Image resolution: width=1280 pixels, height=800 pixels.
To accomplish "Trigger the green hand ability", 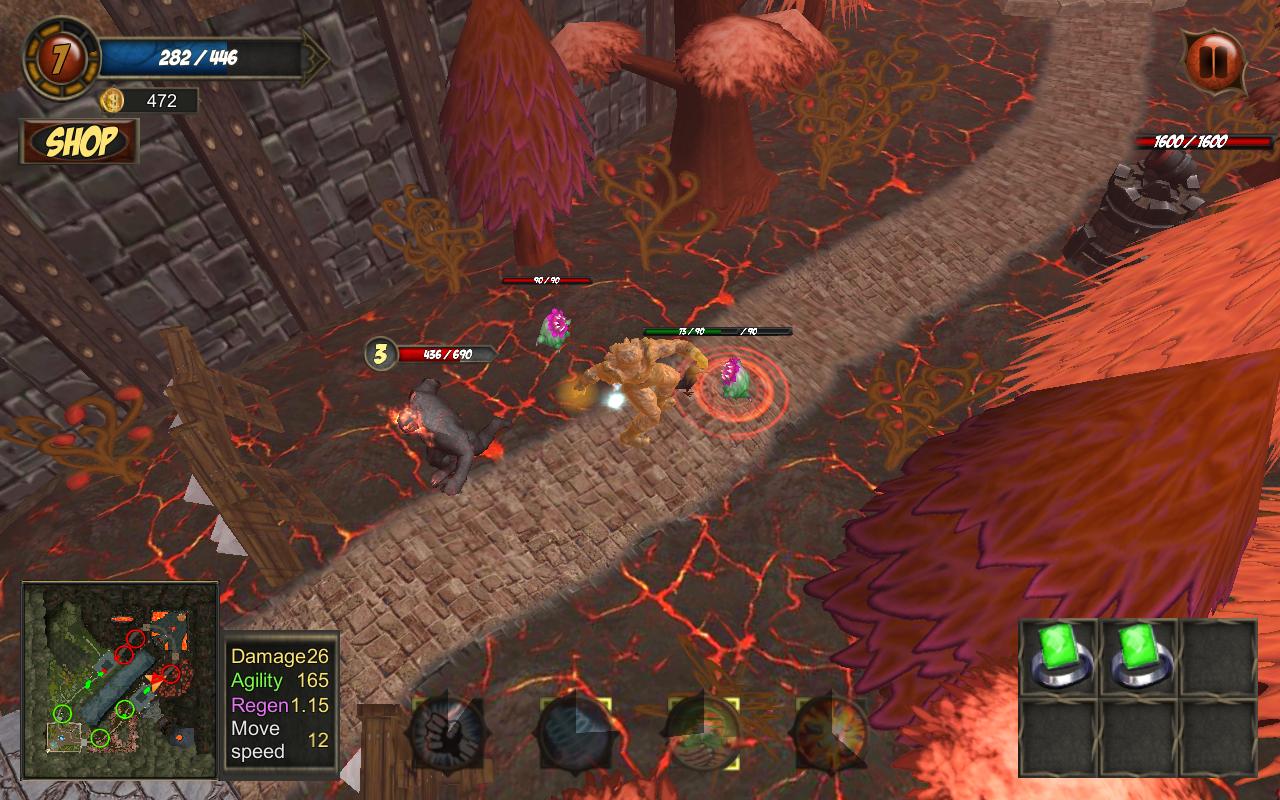I will point(703,735).
